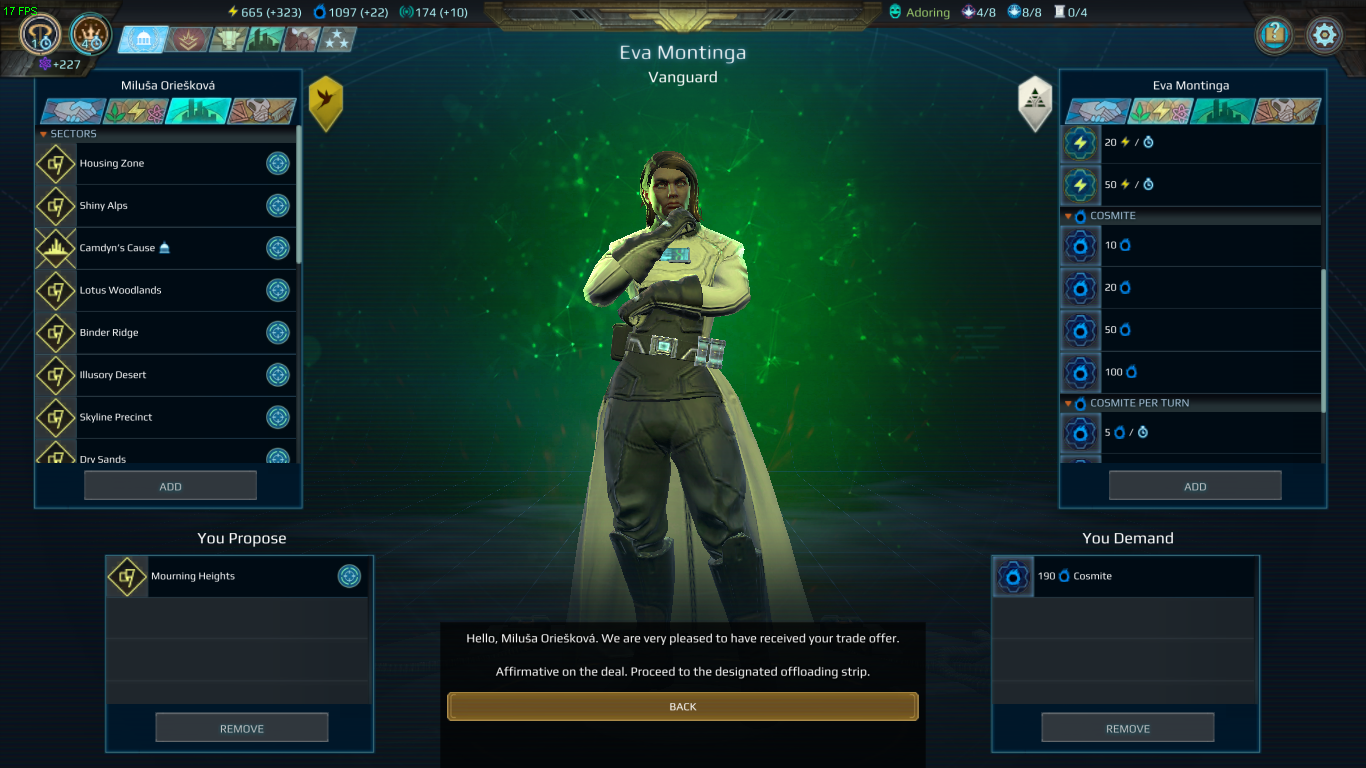Open the help panel via question mark icon
This screenshot has height=768, width=1366.
[1273, 34]
